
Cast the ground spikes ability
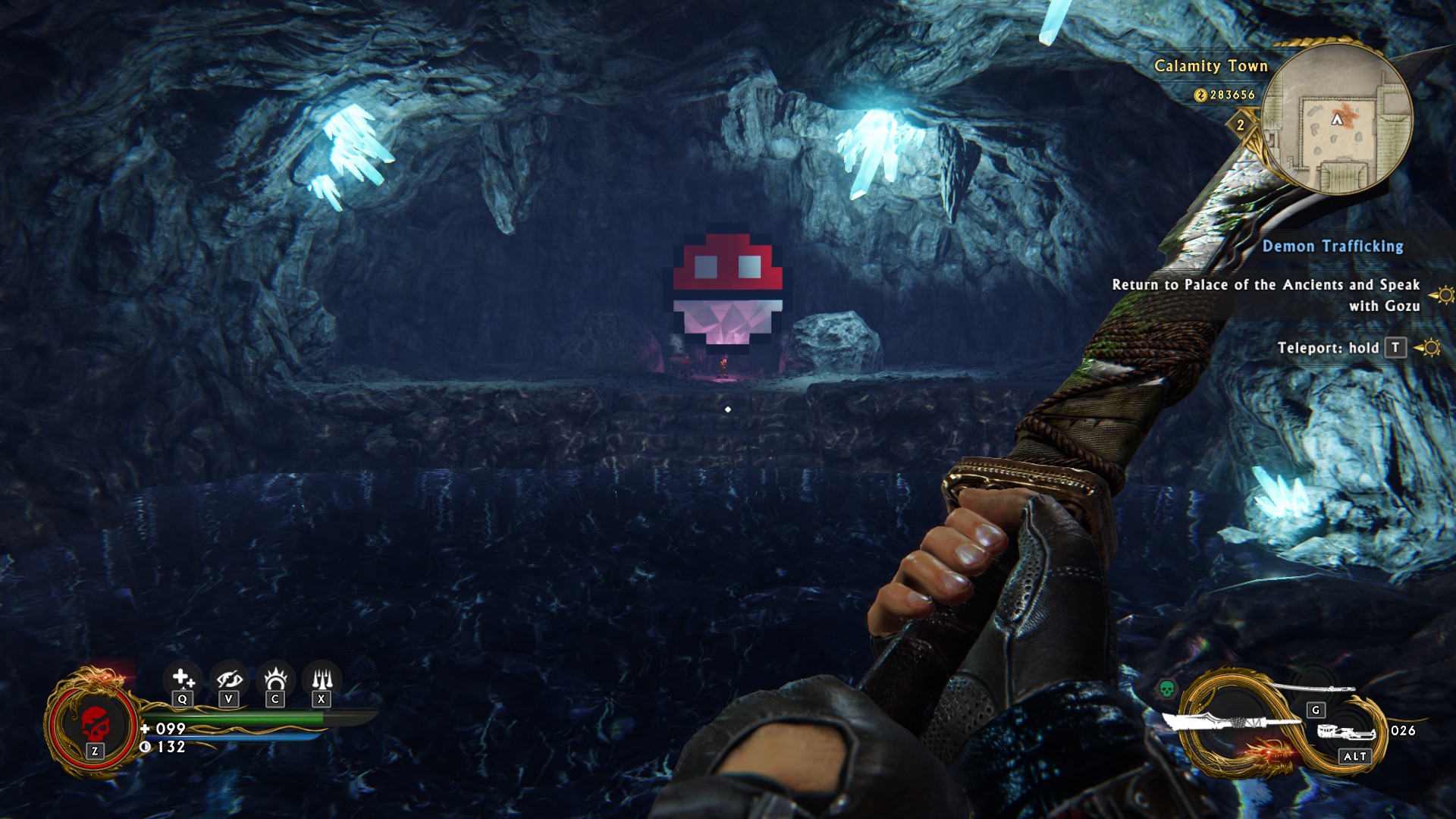[x=322, y=677]
